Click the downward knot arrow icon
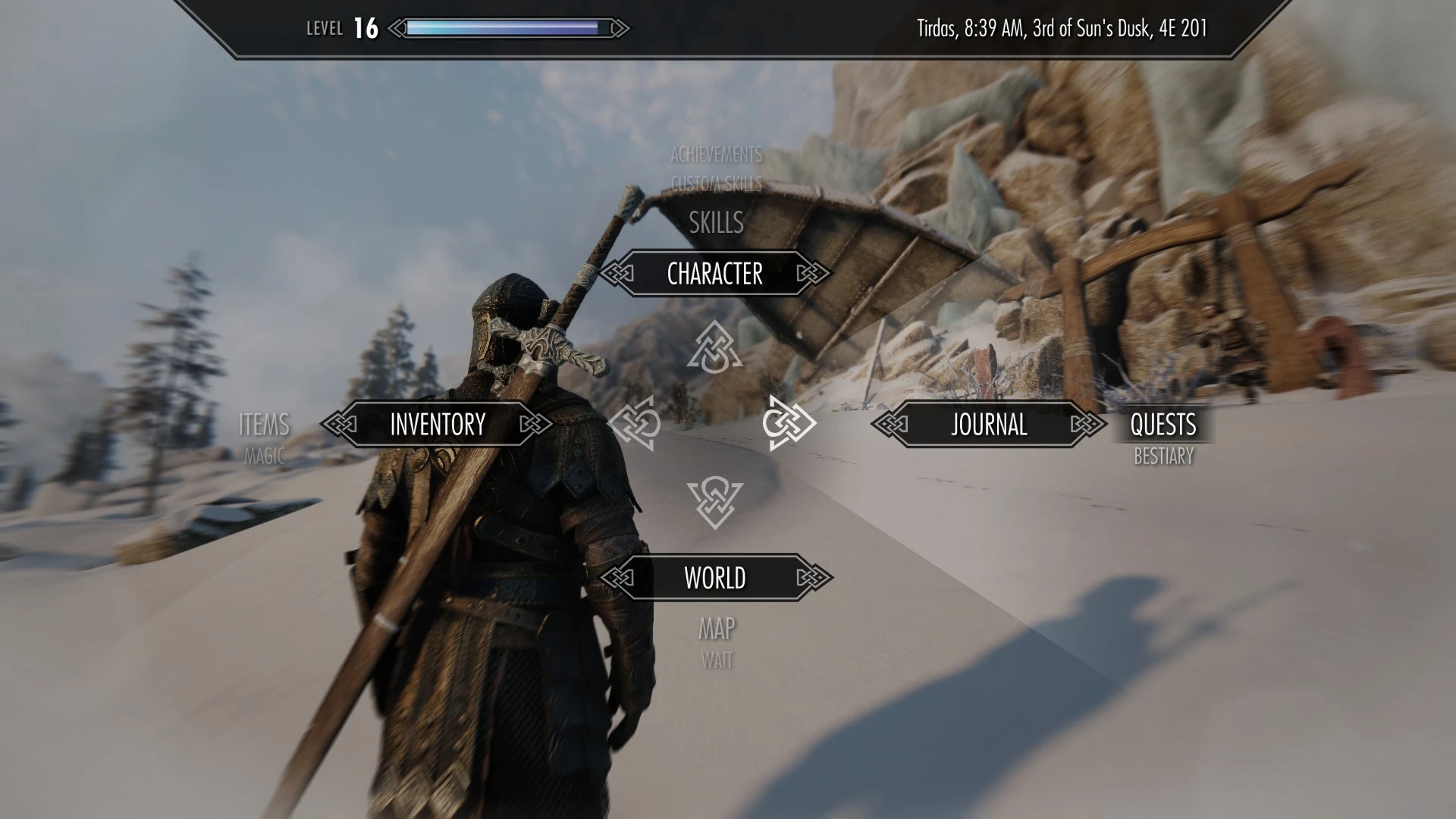1456x819 pixels. (714, 502)
